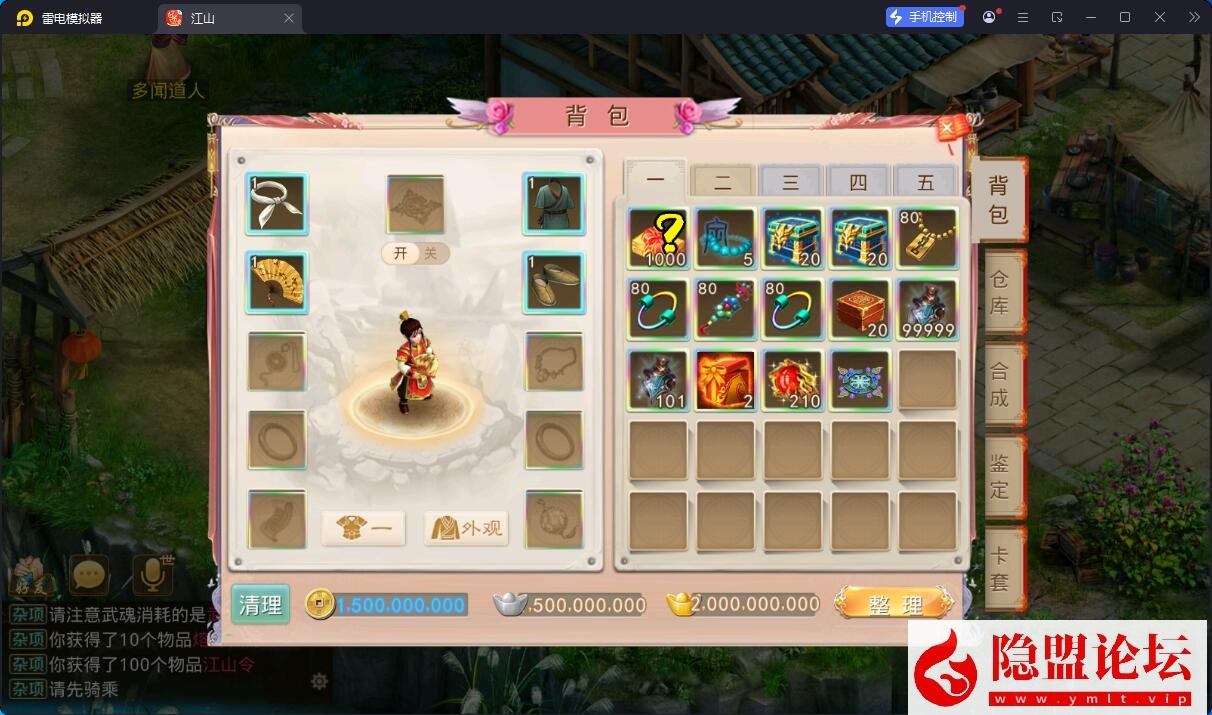1212x715 pixels.
Task: Select the equipped shoes slot
Action: pyautogui.click(x=553, y=282)
